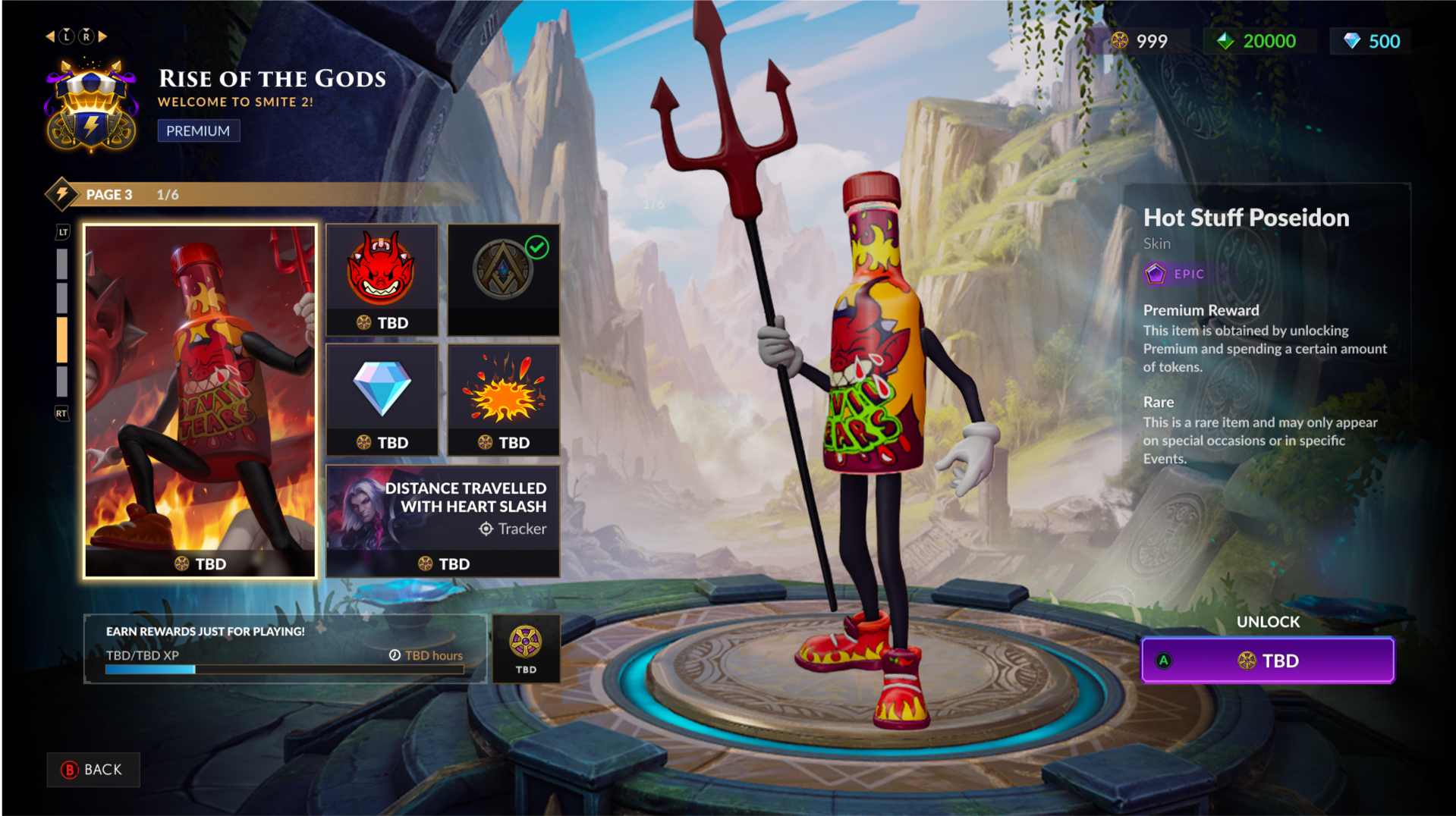Select the Epic rarity badge for Hot Stuff Poseidon

pyautogui.click(x=1175, y=274)
